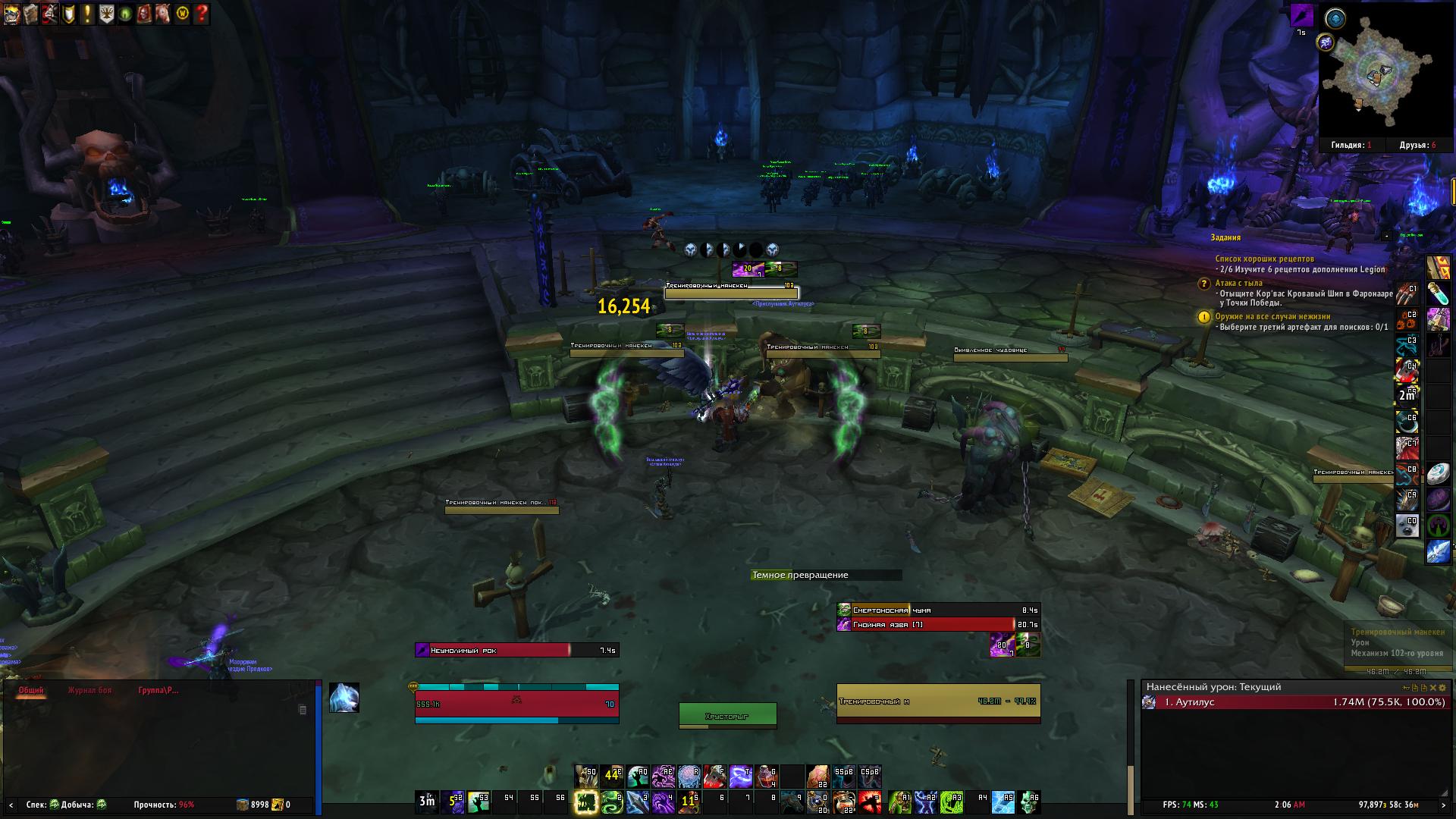This screenshot has height=819, width=1456.
Task: Open damage meter gear settings
Action: [1442, 687]
